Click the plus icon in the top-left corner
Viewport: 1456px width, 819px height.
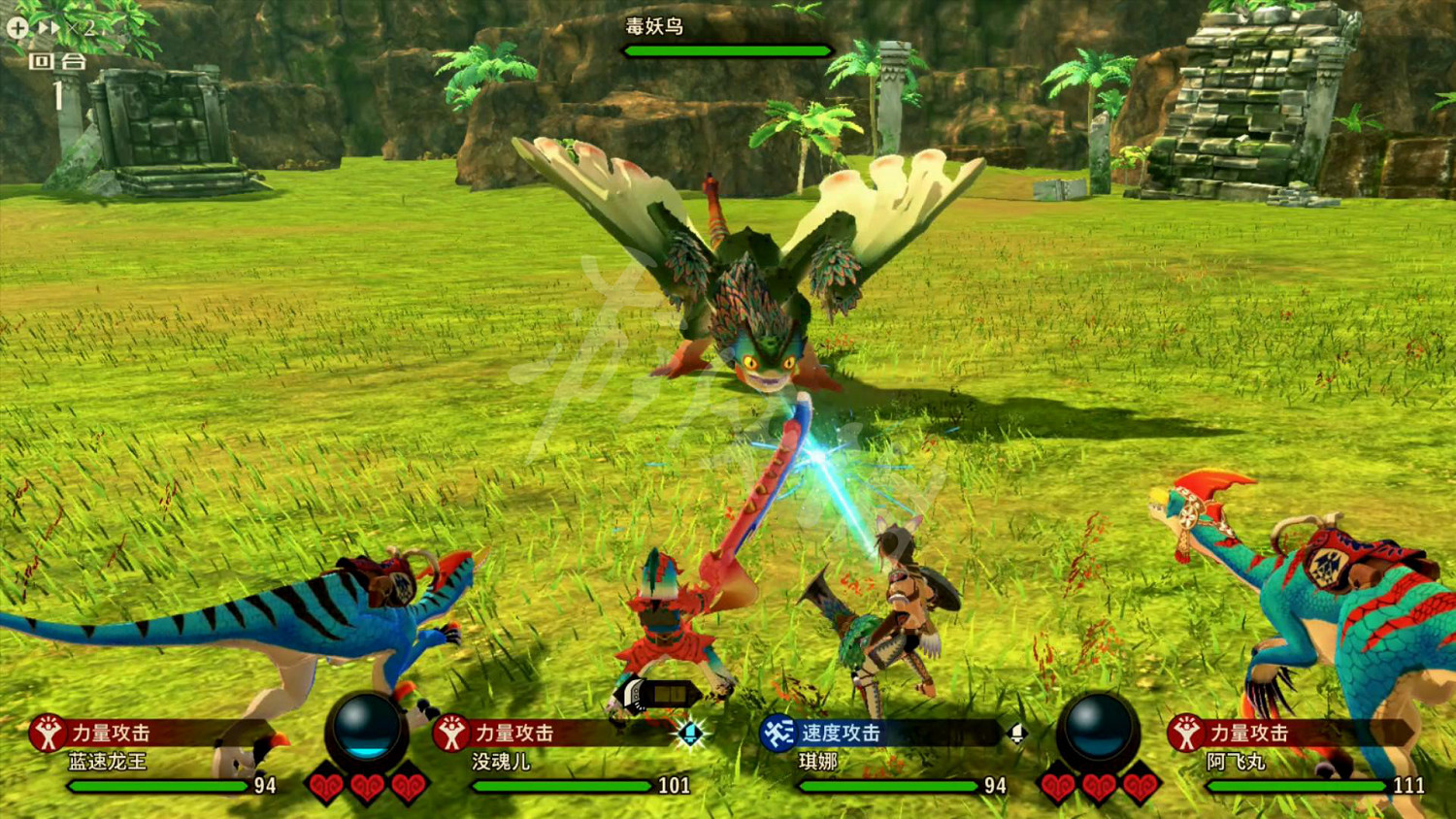point(17,27)
